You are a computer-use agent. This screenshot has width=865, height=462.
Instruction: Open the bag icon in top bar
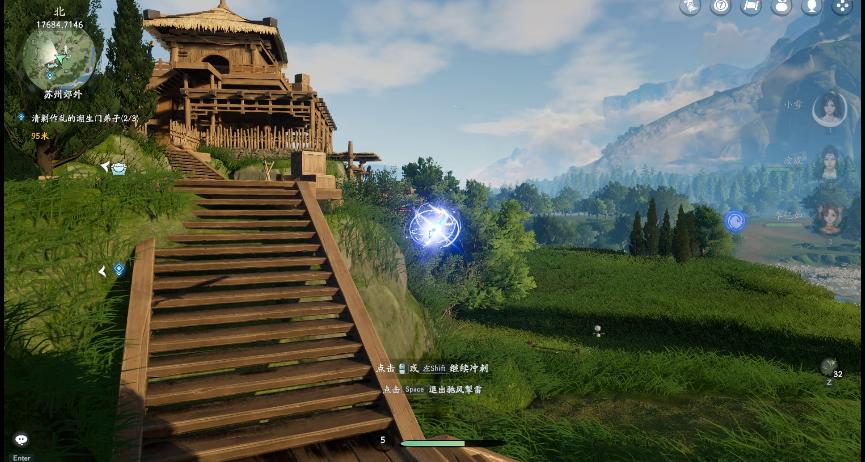(781, 7)
